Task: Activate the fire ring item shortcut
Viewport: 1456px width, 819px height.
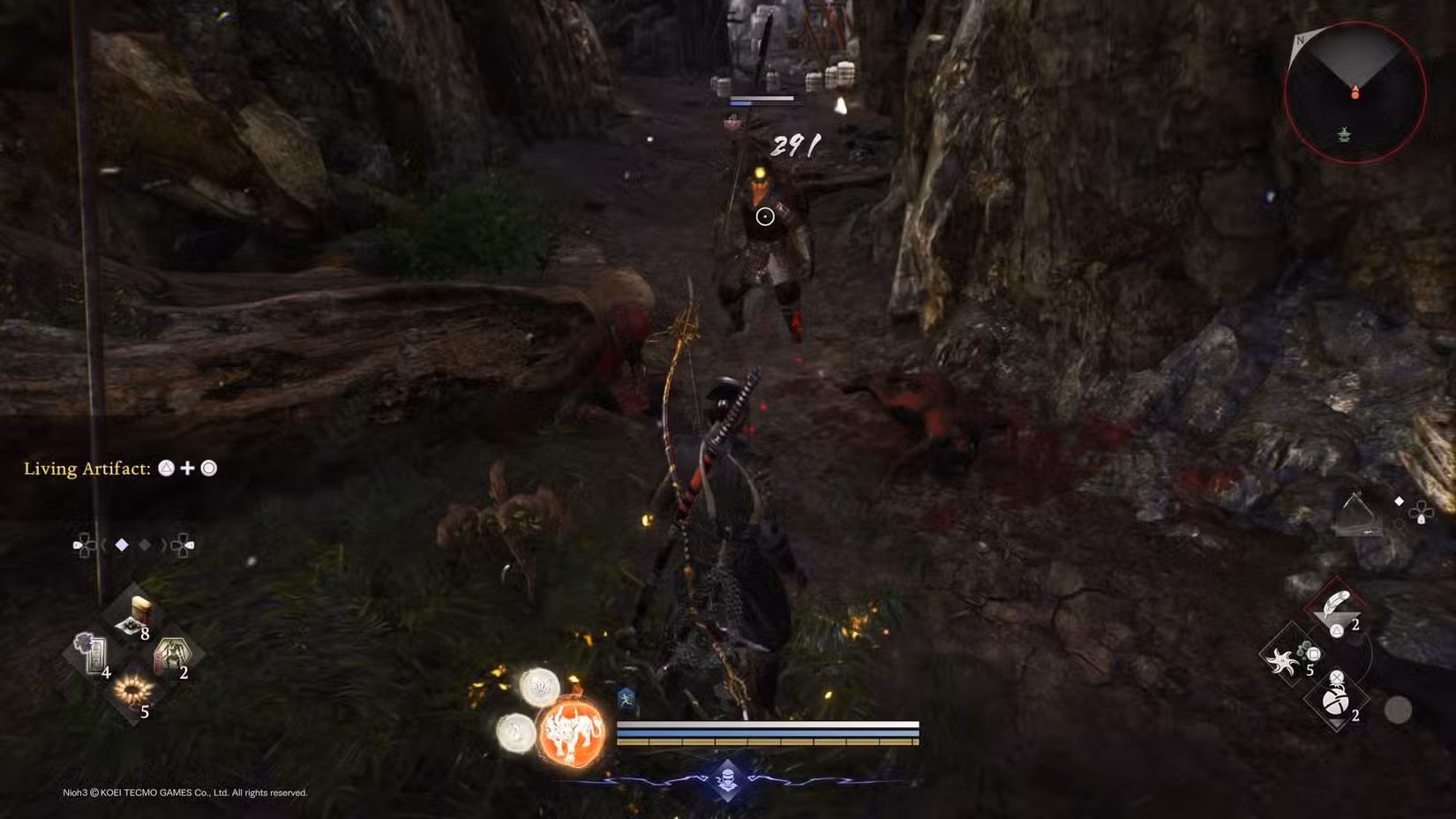Action: point(134,691)
